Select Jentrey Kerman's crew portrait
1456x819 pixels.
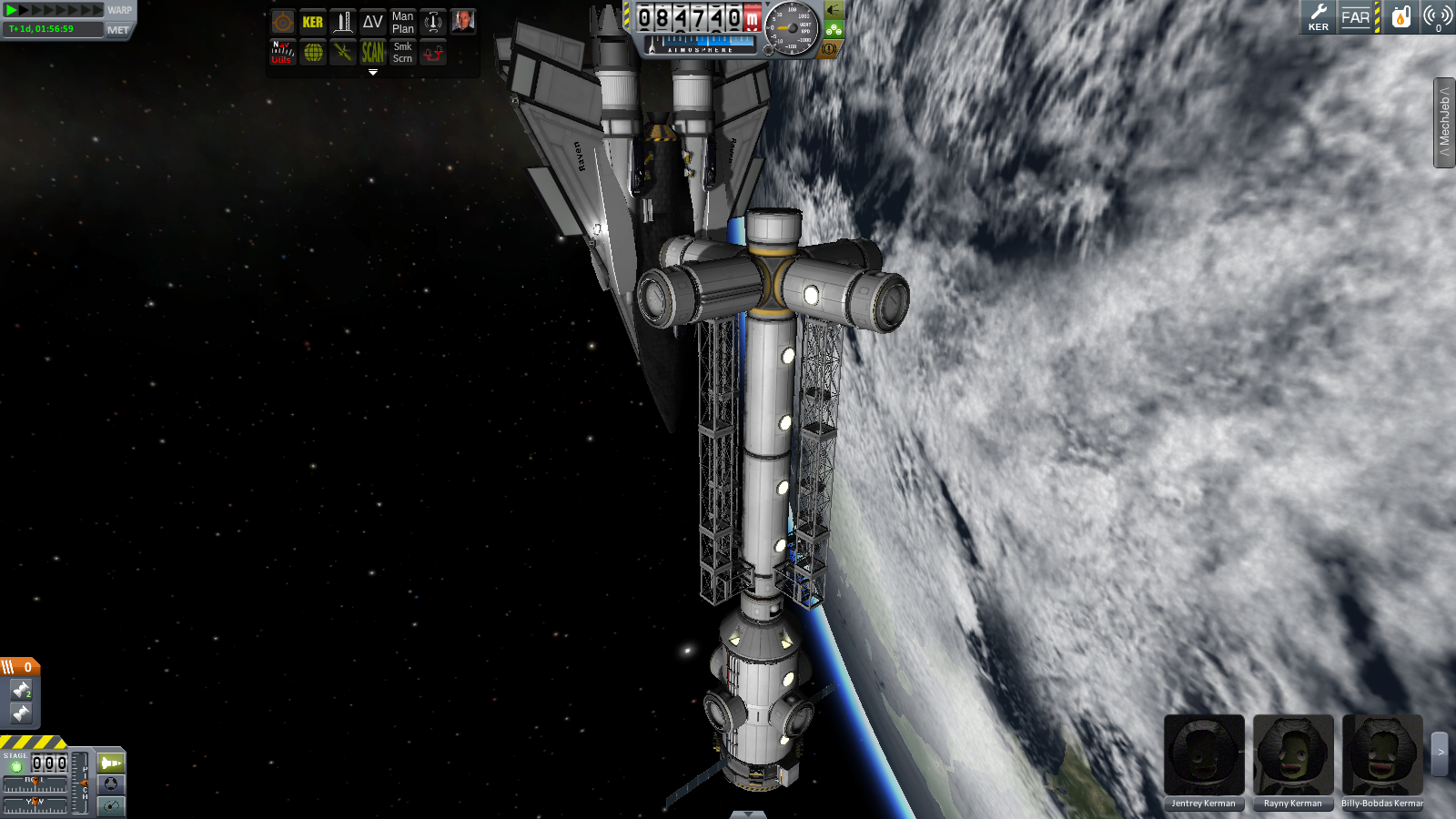[x=1203, y=755]
